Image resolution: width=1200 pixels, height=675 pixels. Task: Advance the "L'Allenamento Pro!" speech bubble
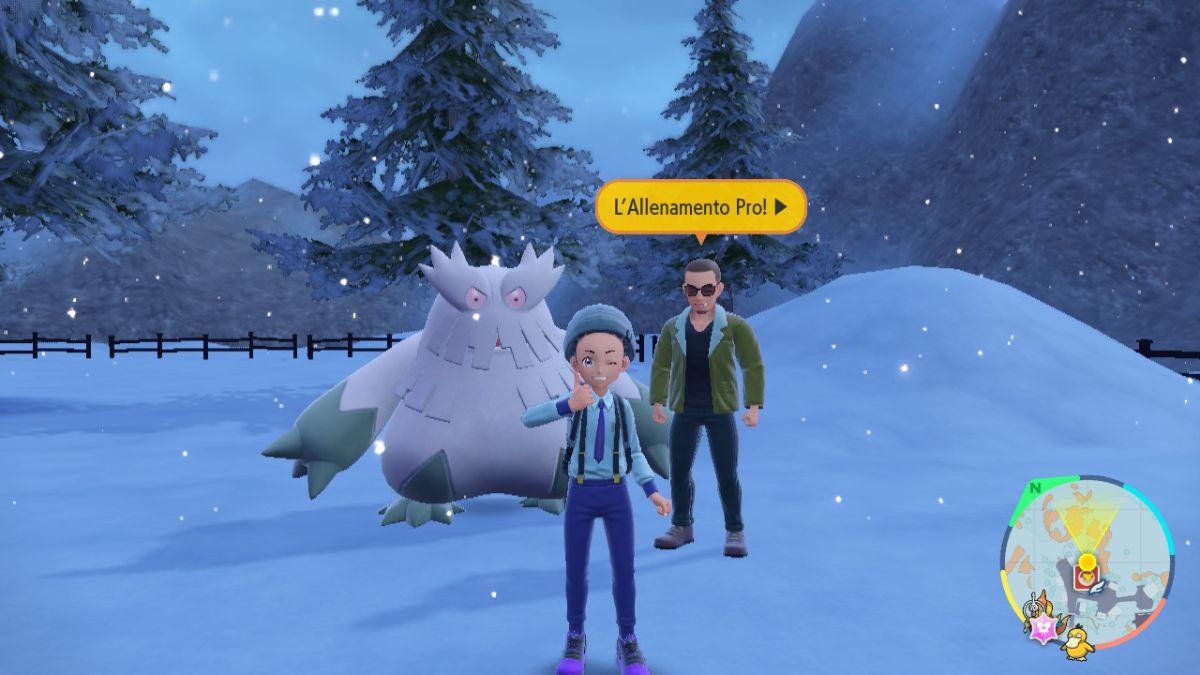point(700,207)
